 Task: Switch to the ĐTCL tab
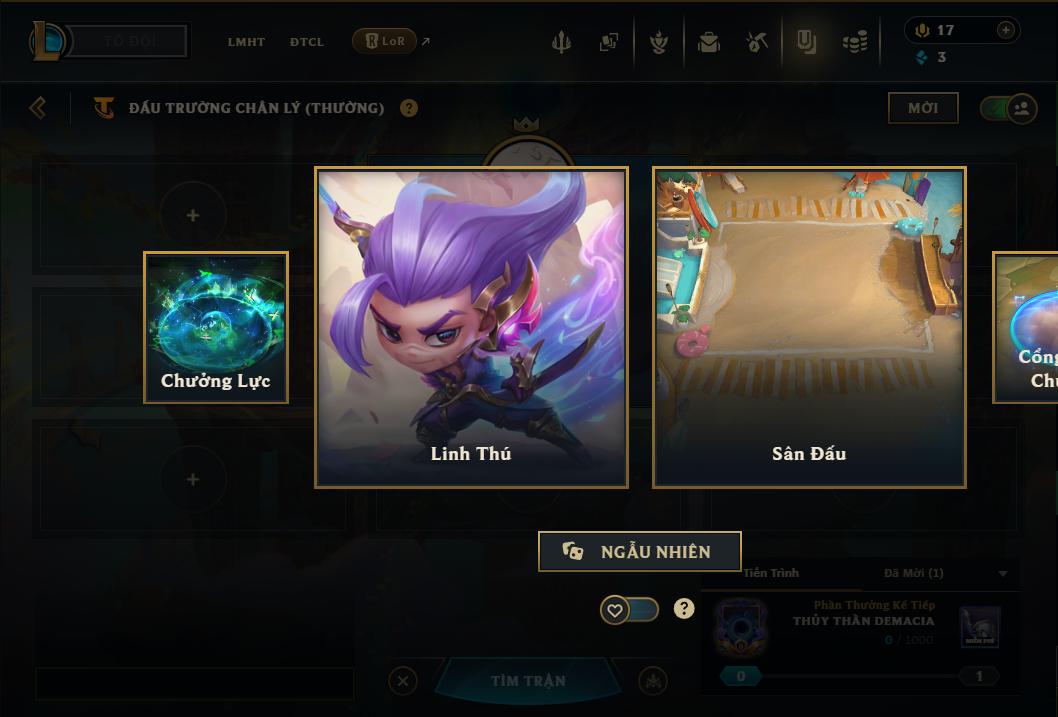pyautogui.click(x=307, y=42)
